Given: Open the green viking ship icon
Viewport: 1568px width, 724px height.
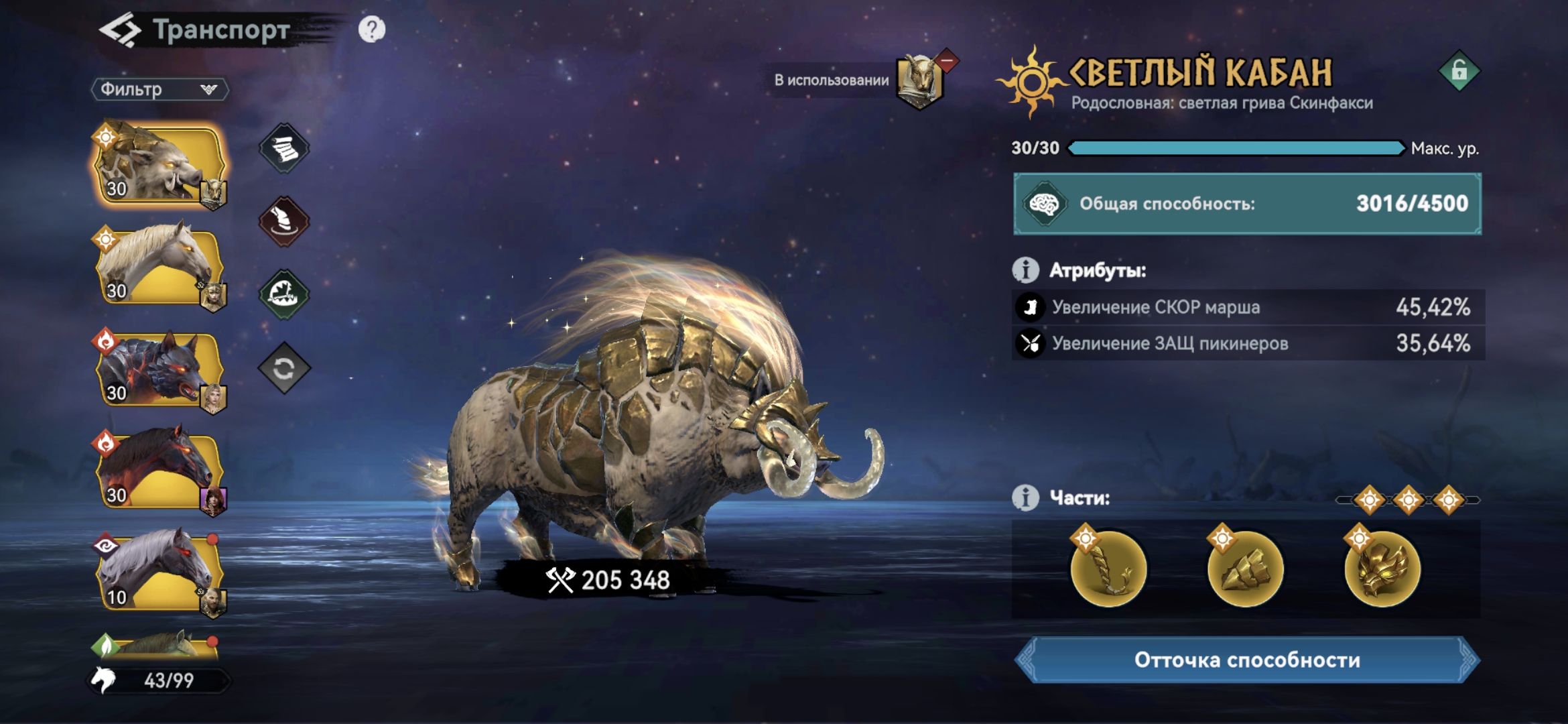Looking at the screenshot, I should (284, 294).
